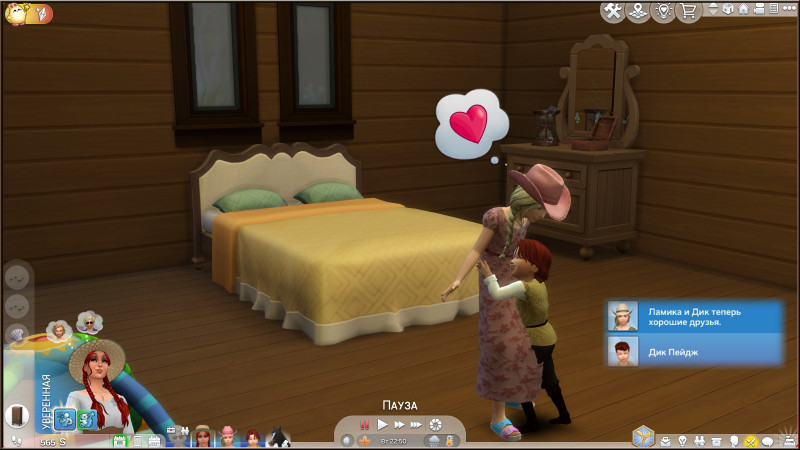This screenshot has height=450, width=800.
Task: Open the travel map pin icon
Action: point(638,11)
